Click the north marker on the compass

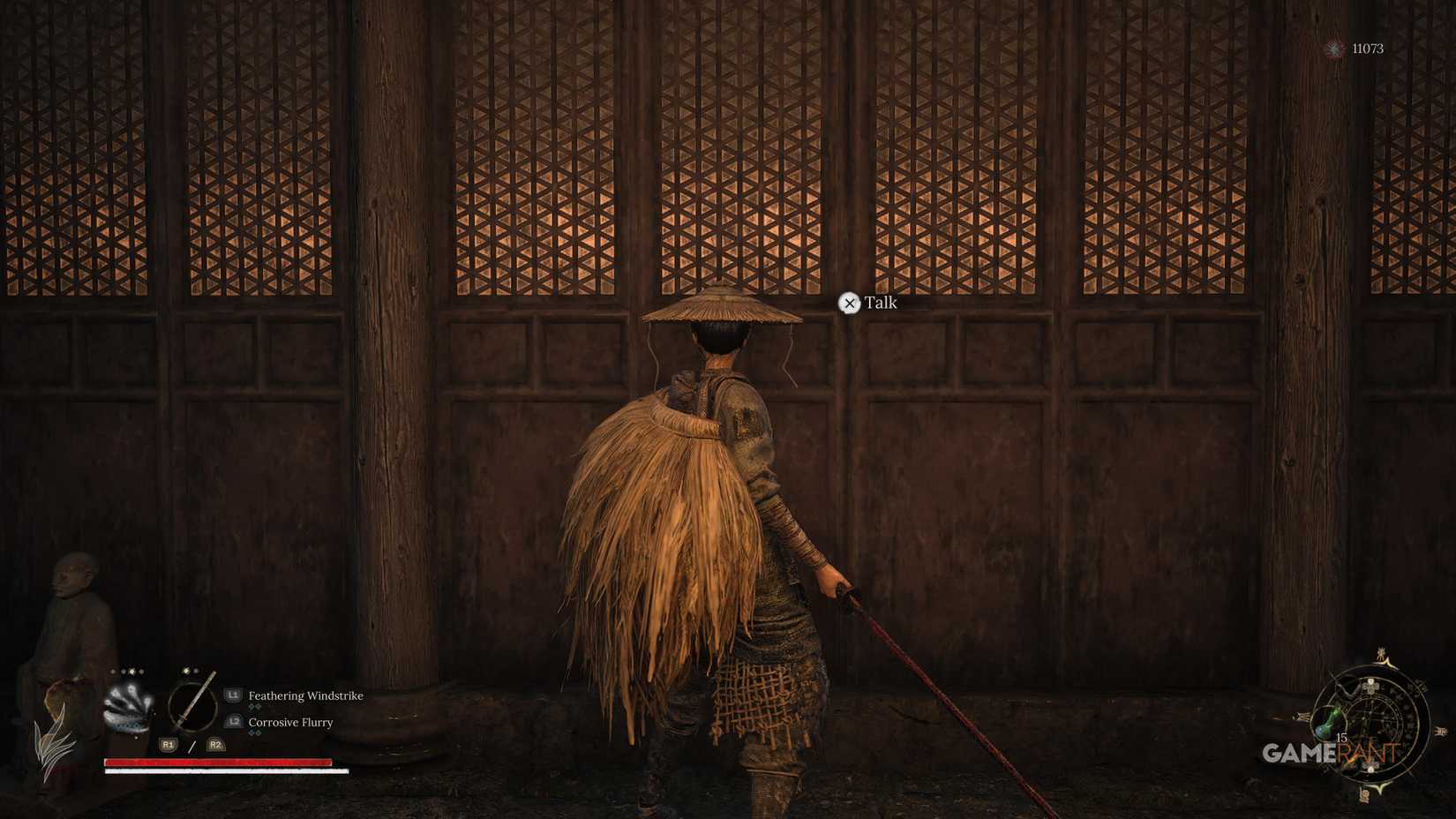pos(1381,655)
